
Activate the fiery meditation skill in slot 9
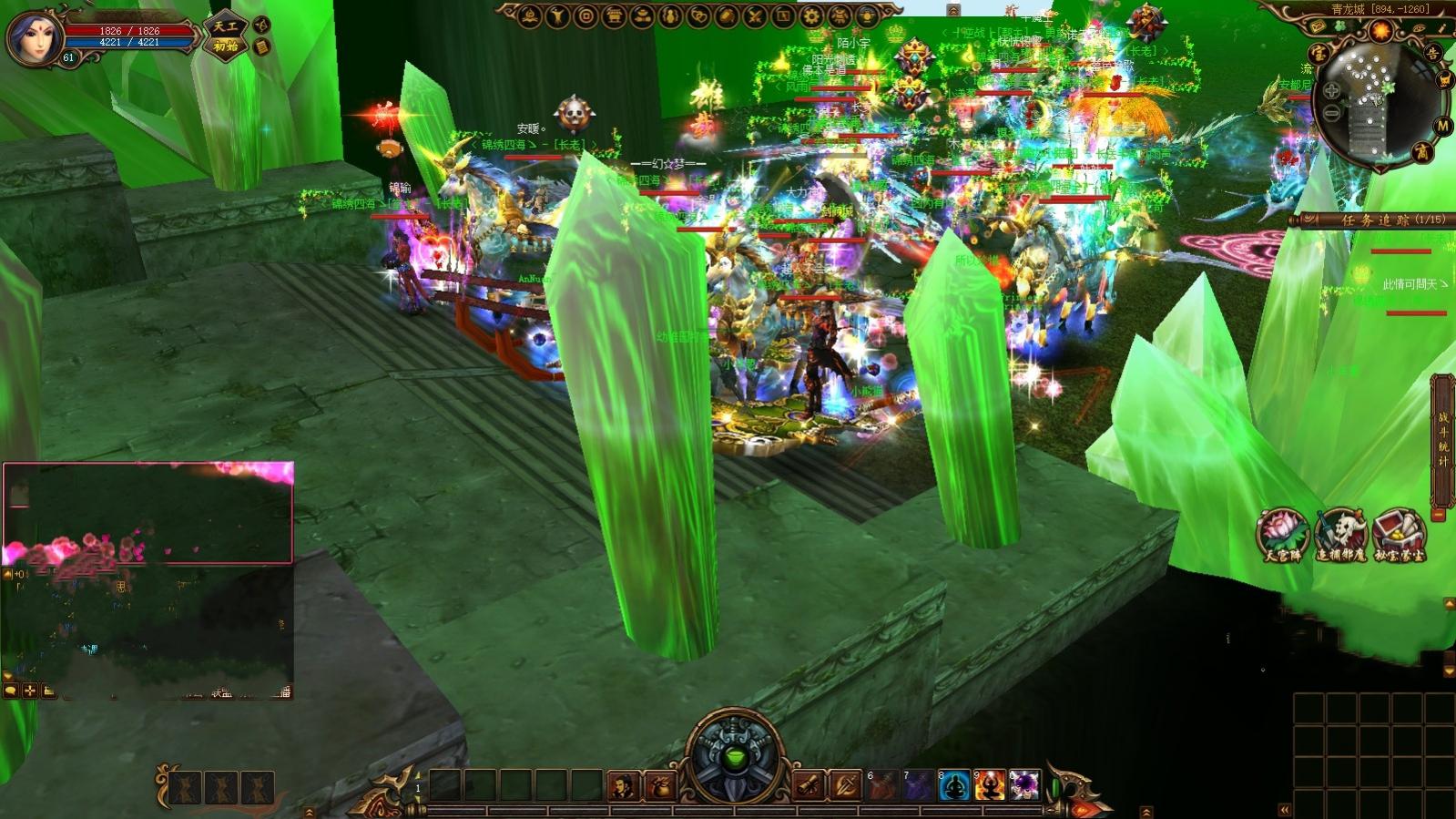pos(989,785)
